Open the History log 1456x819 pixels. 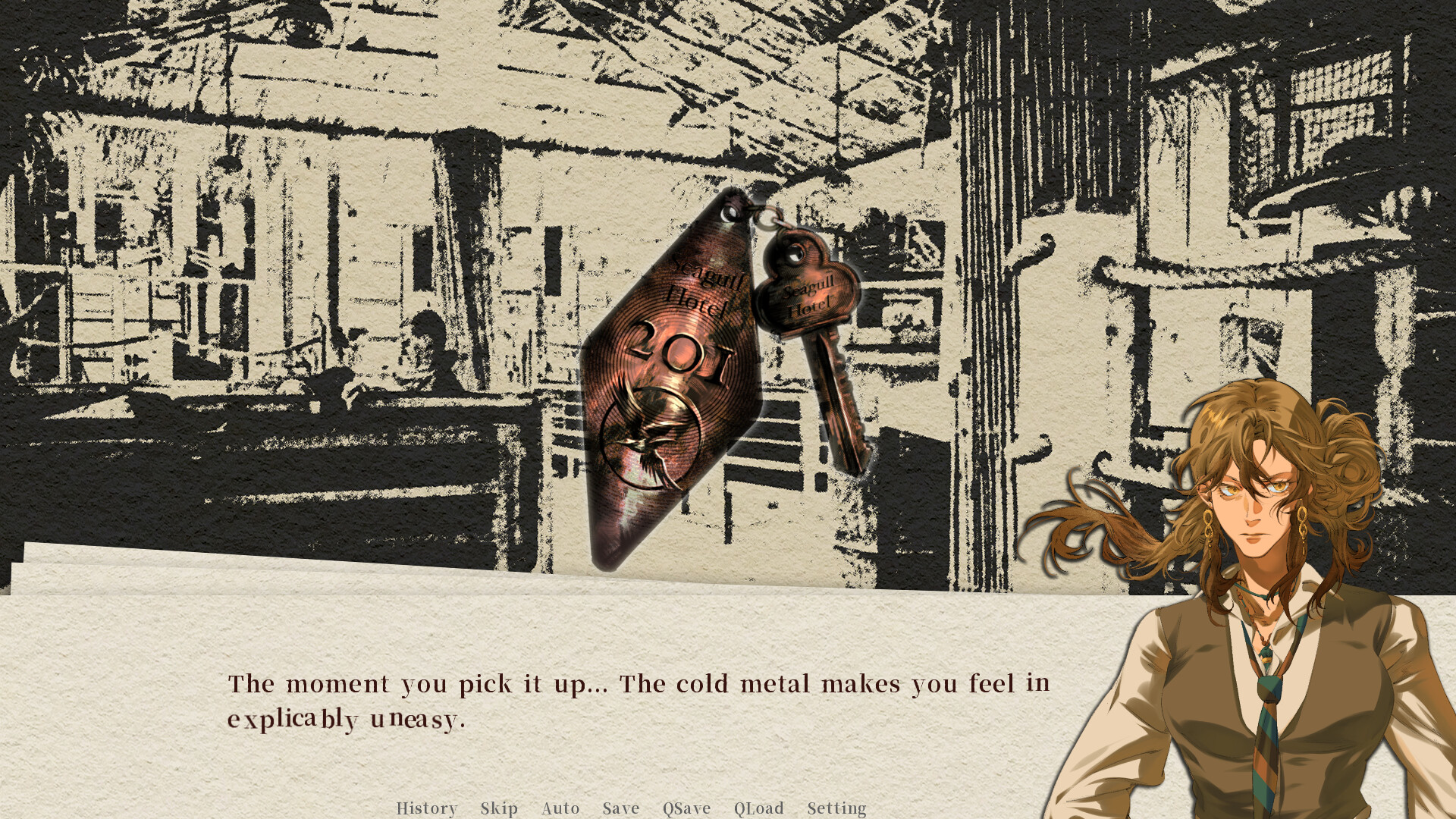tap(427, 808)
